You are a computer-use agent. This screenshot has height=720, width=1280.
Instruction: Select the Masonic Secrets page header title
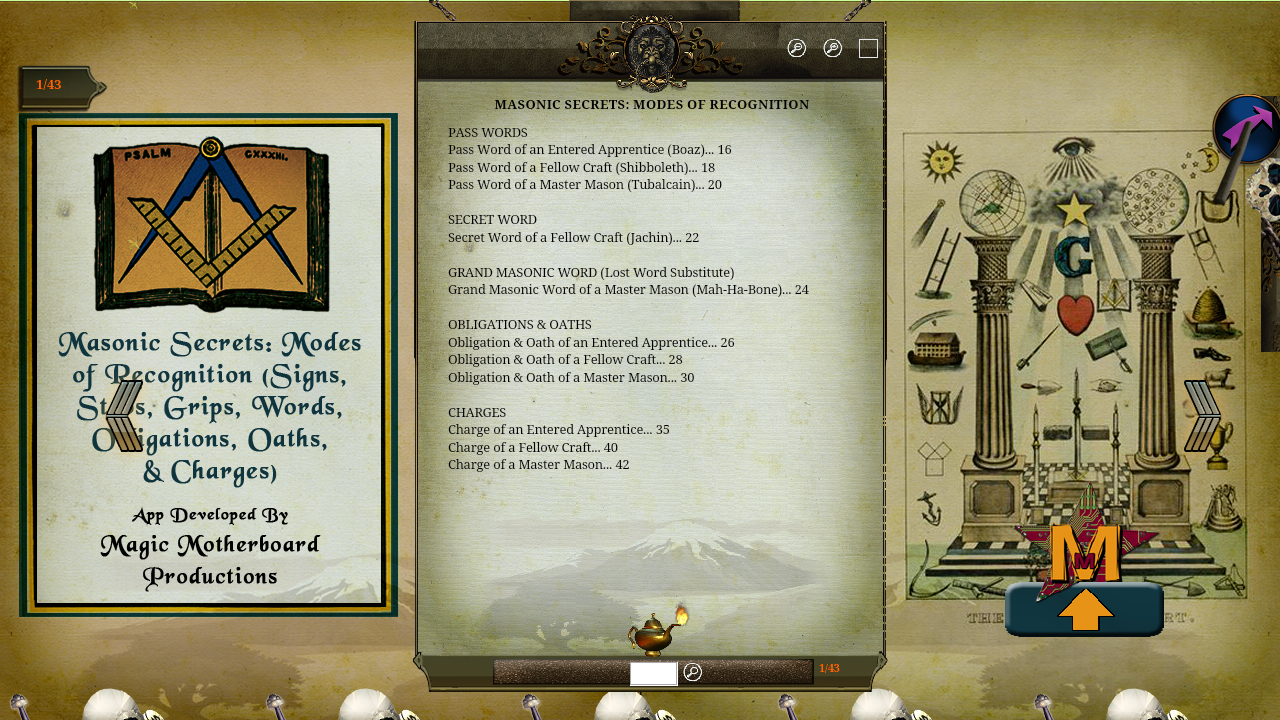click(x=652, y=104)
